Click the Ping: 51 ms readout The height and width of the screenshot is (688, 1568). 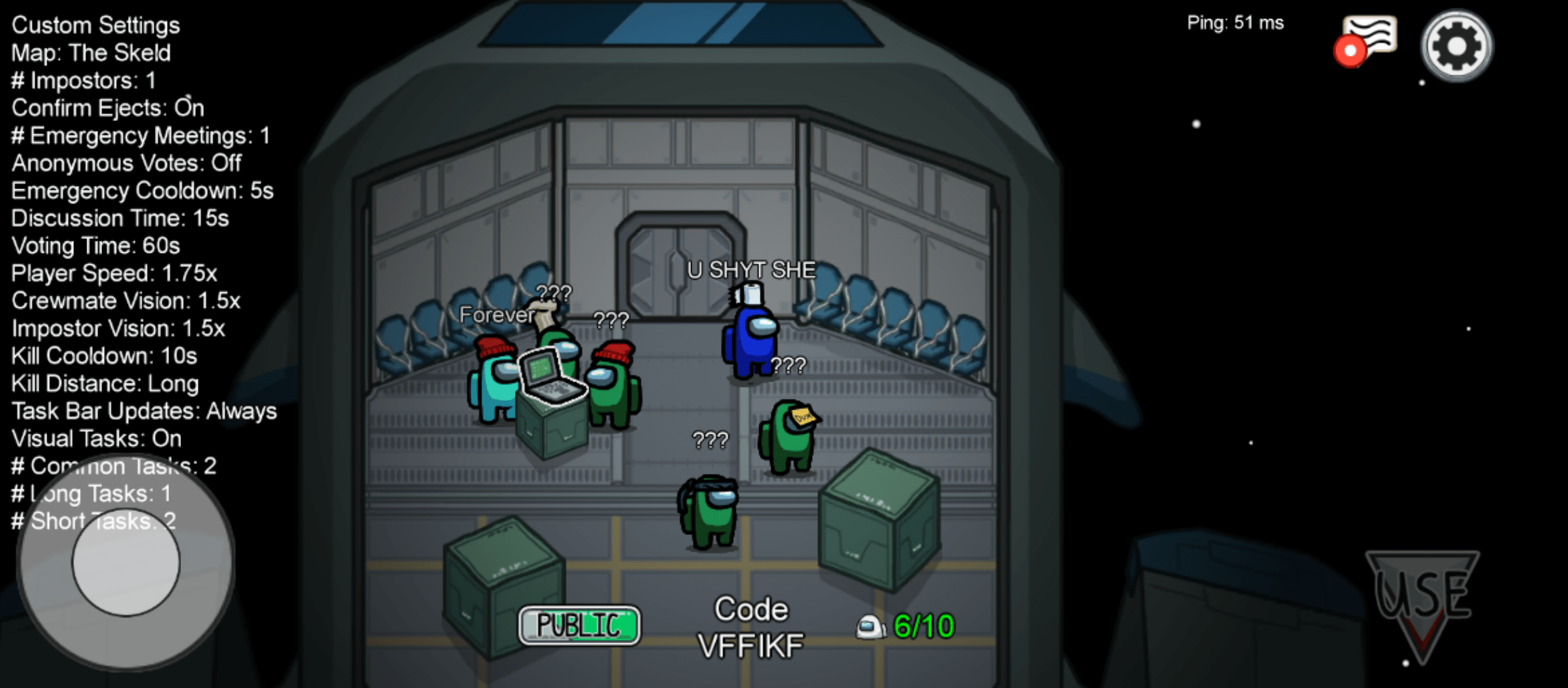pyautogui.click(x=1235, y=22)
